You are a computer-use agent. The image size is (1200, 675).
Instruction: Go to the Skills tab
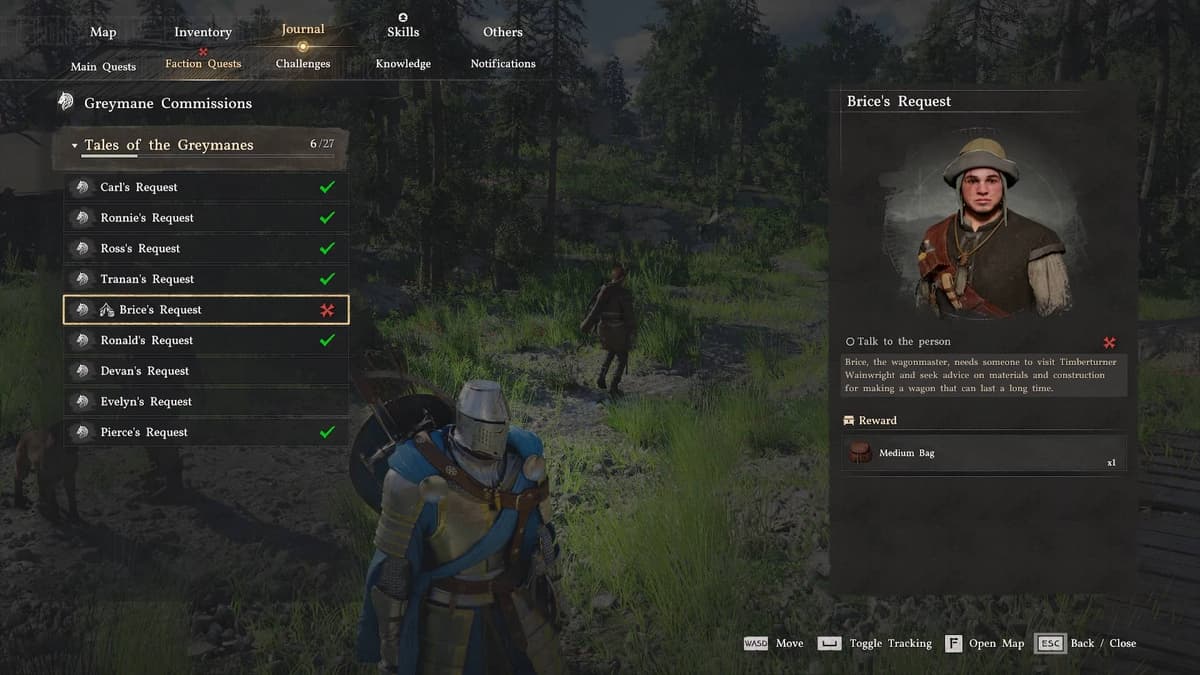(x=403, y=32)
